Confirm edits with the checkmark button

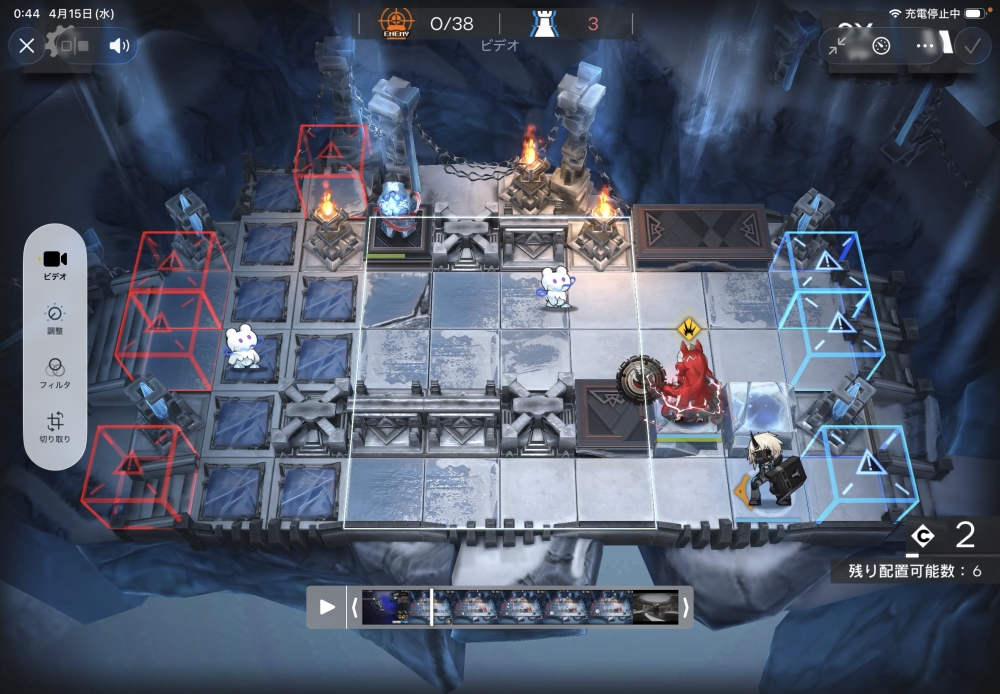click(x=971, y=45)
